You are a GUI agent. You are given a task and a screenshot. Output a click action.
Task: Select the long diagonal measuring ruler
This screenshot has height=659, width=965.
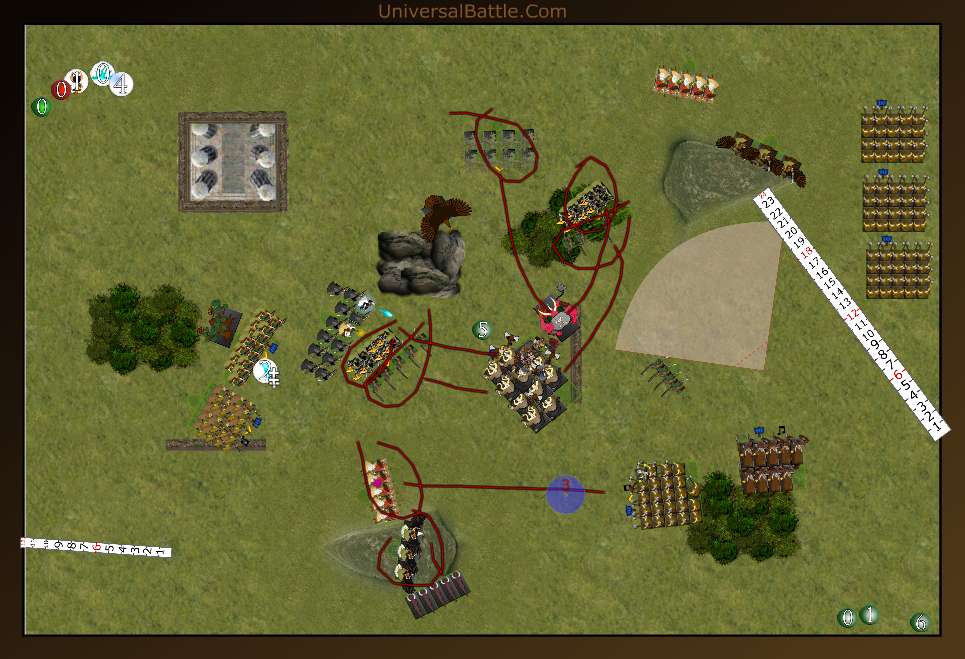click(x=850, y=312)
